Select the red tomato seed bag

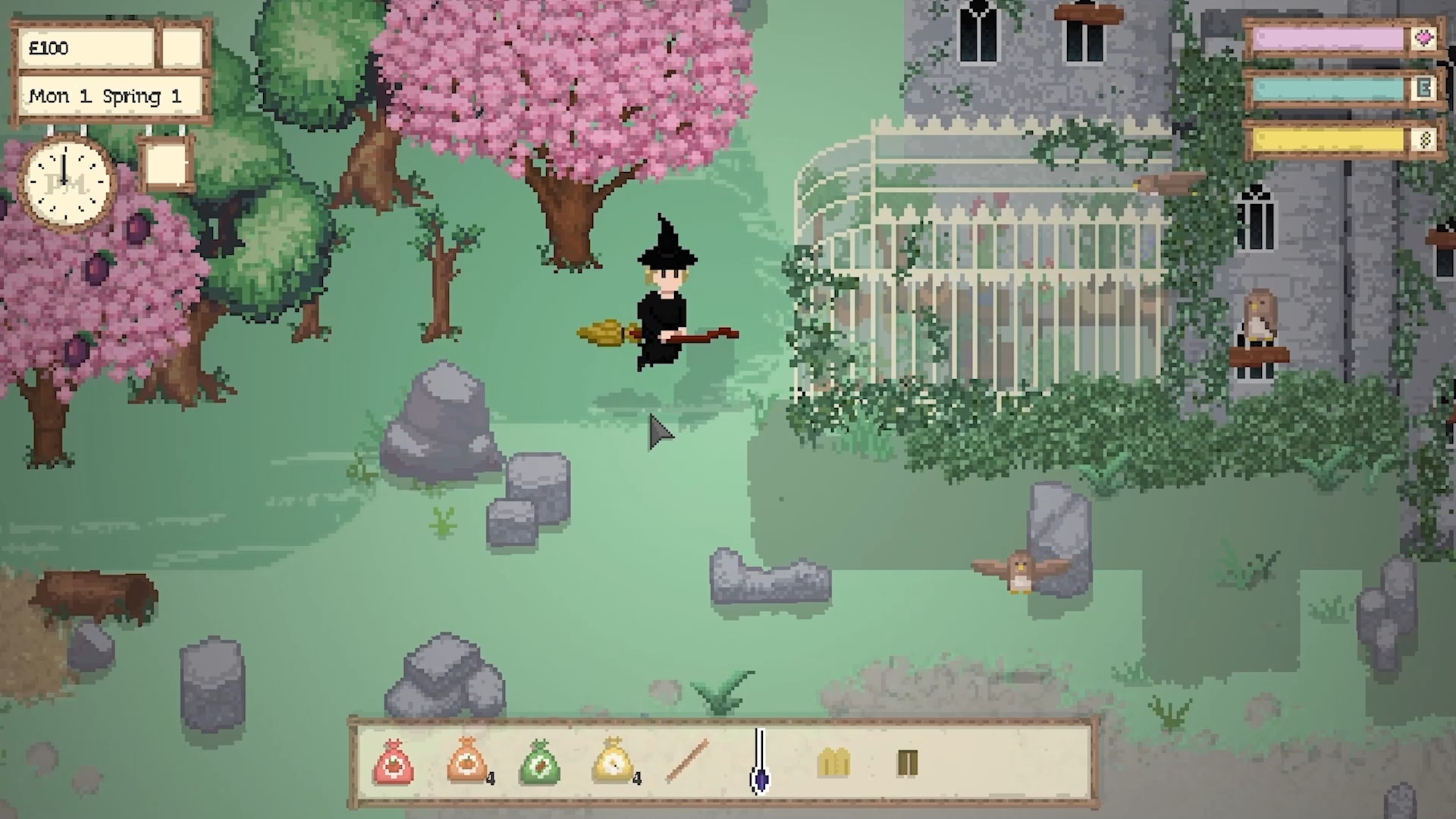coord(394,764)
